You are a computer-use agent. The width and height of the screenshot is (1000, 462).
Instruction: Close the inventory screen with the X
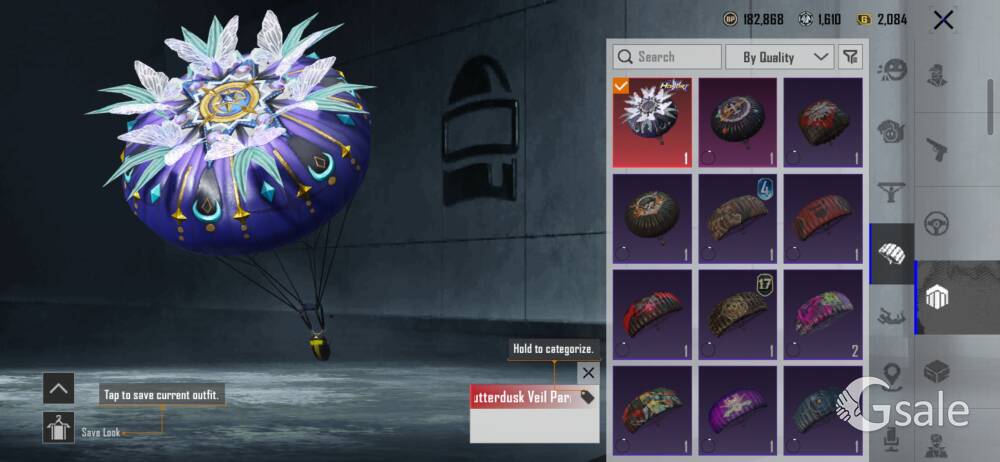coord(942,19)
